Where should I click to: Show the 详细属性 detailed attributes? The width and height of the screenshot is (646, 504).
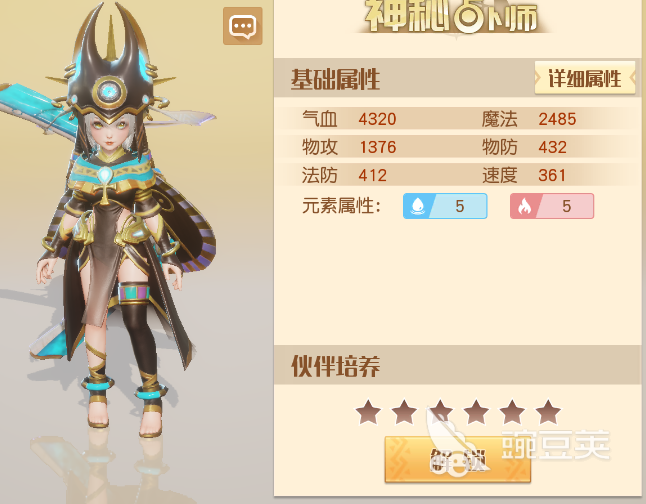[x=585, y=78]
